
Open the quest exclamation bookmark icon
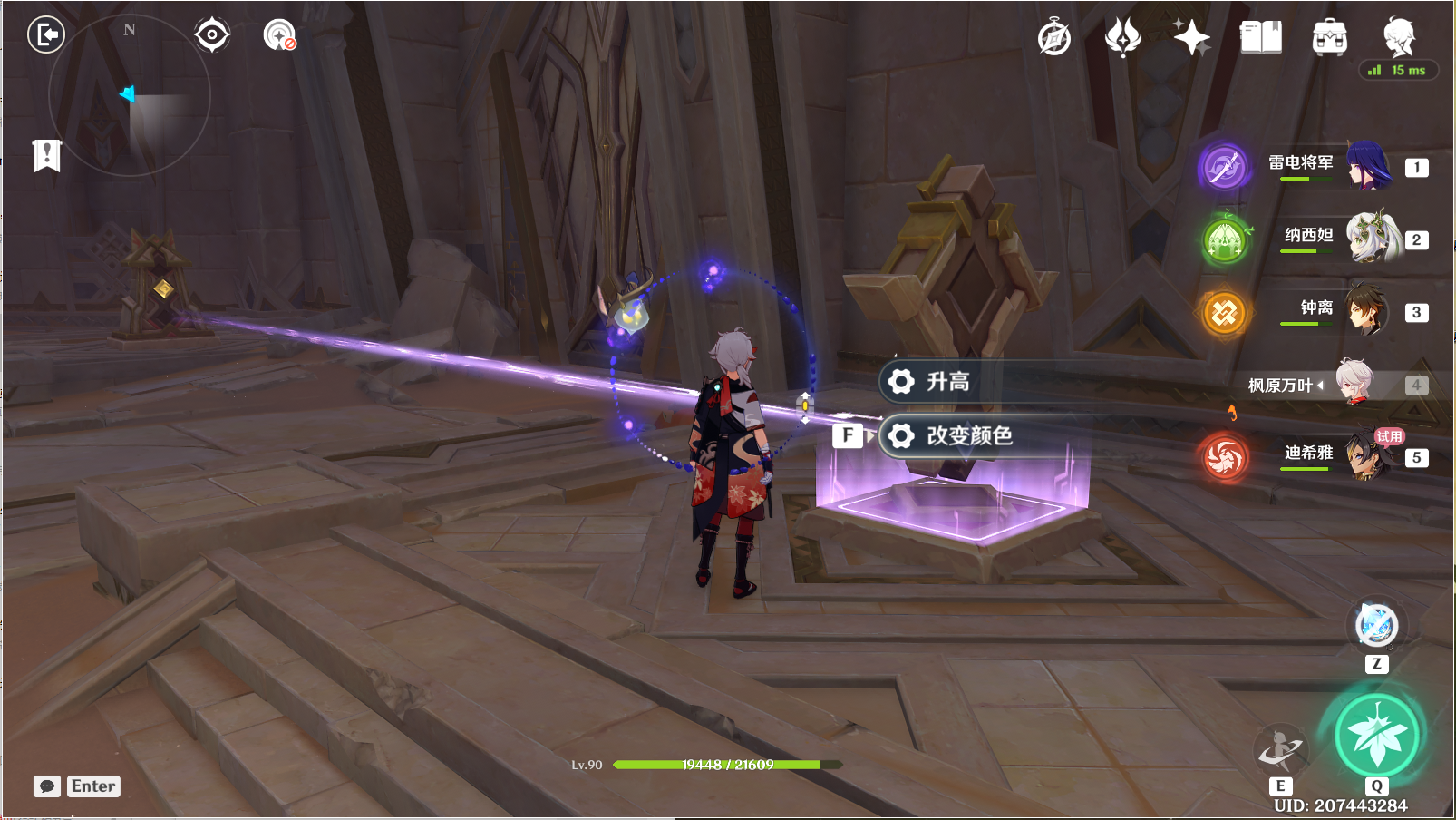click(47, 155)
